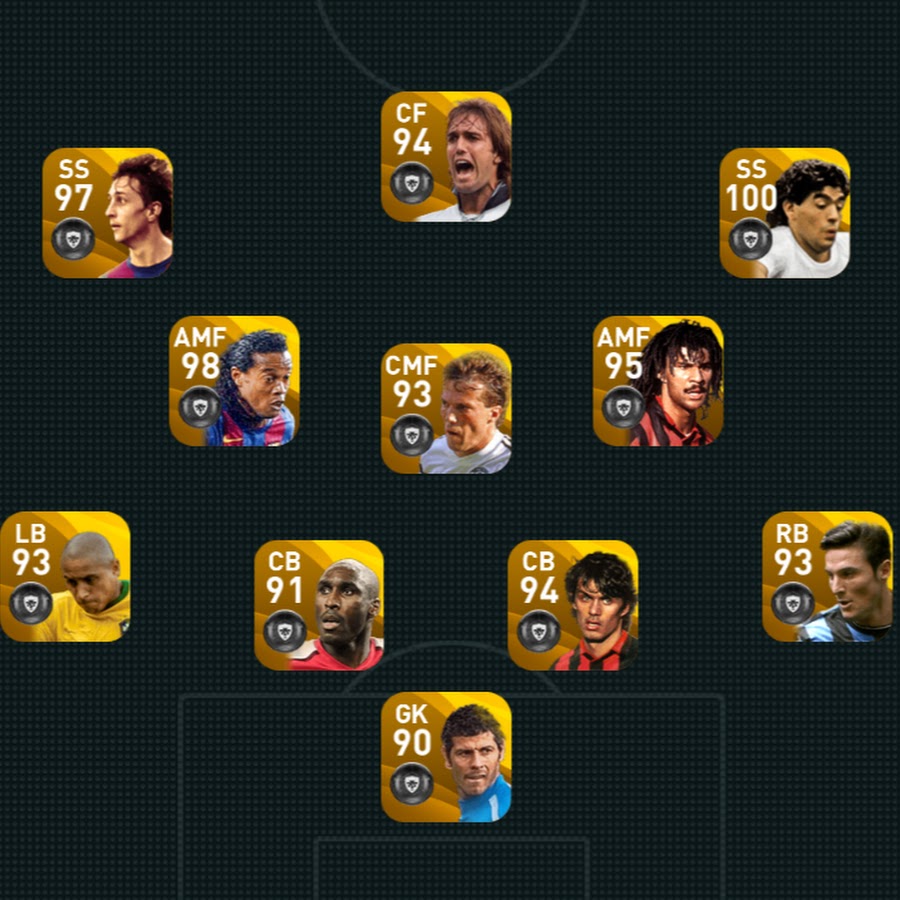Choose the AMF 95 player card
The width and height of the screenshot is (900, 900).
[x=658, y=381]
